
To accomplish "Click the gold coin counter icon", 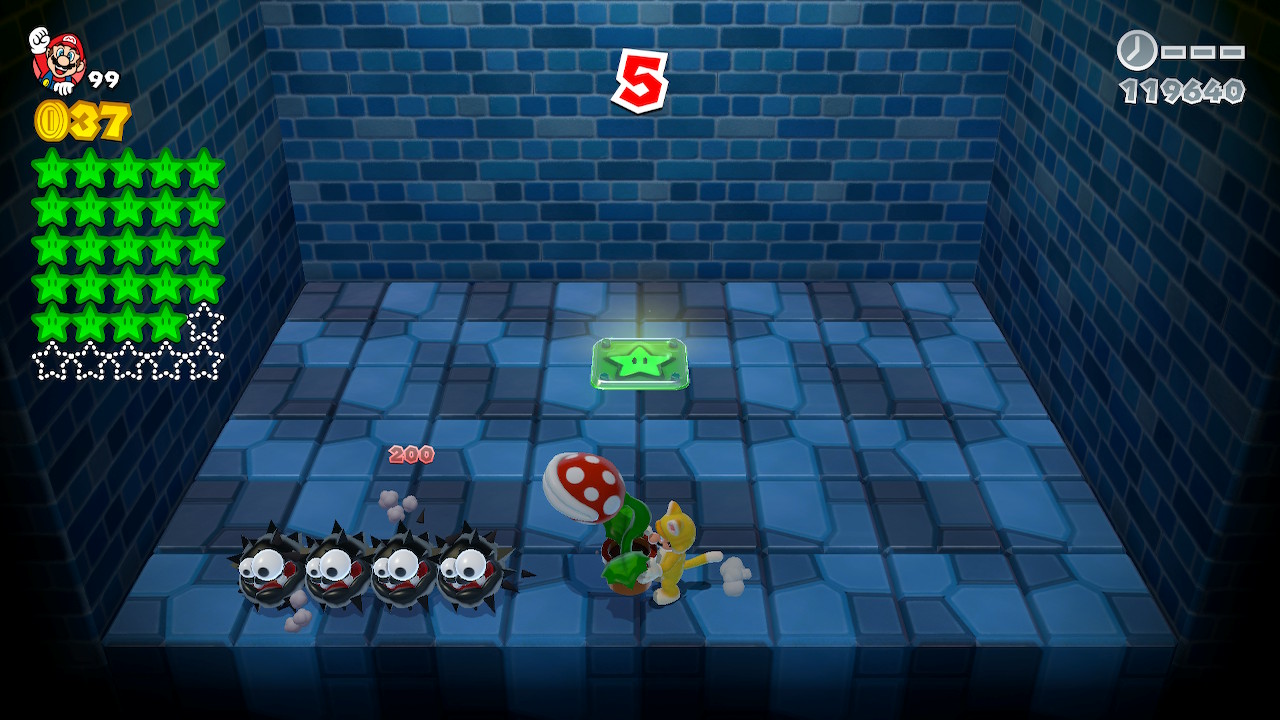I will (50, 121).
